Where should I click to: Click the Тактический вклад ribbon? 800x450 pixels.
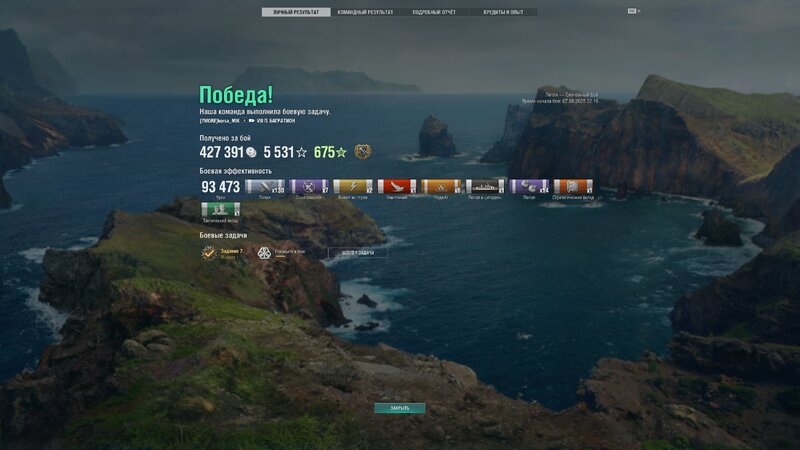tap(221, 209)
